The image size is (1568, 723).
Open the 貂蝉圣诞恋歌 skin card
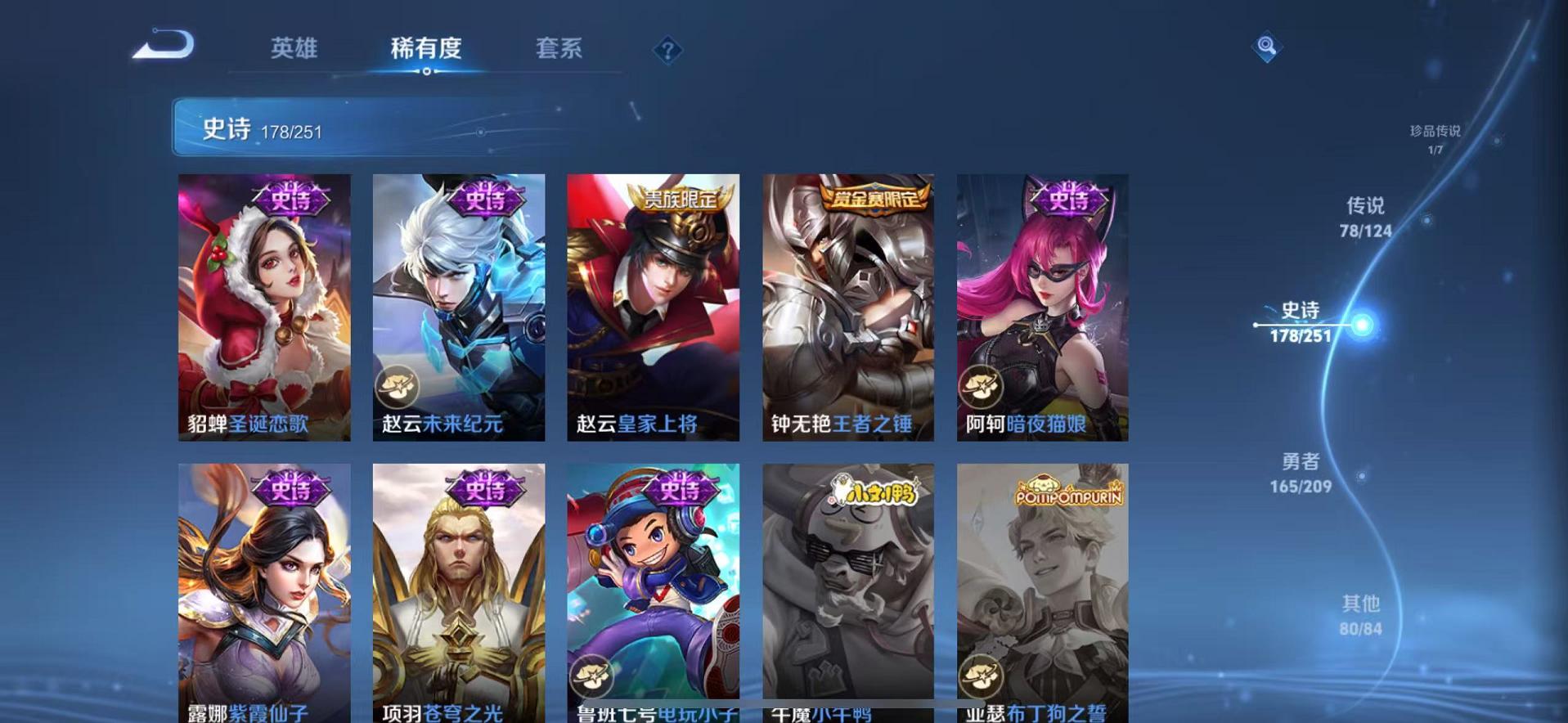click(x=263, y=303)
